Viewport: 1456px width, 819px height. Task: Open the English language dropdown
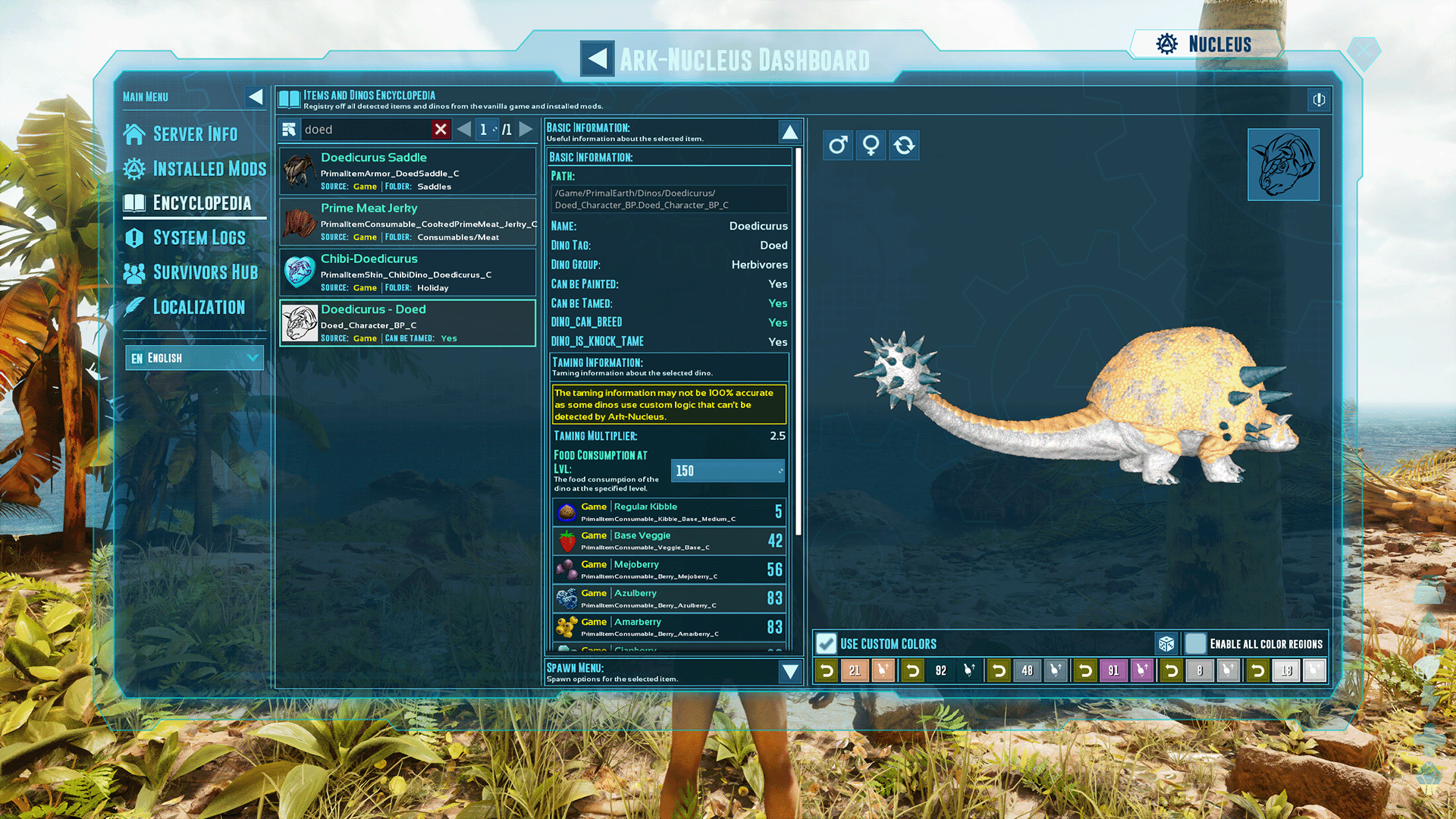194,358
